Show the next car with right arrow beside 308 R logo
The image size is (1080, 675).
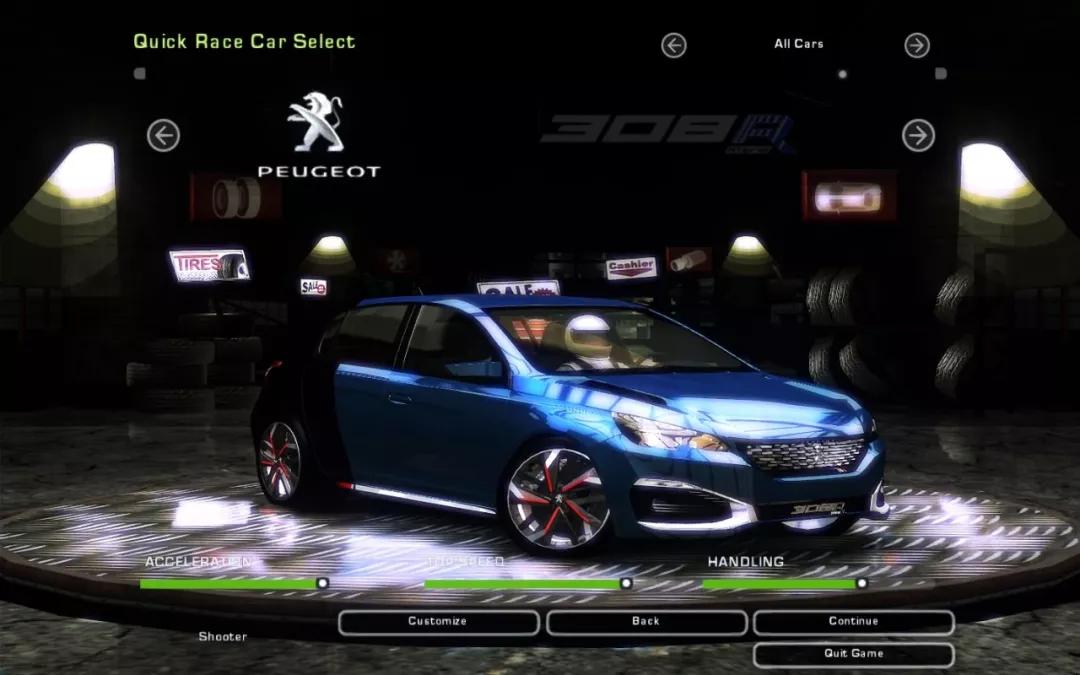click(x=918, y=135)
